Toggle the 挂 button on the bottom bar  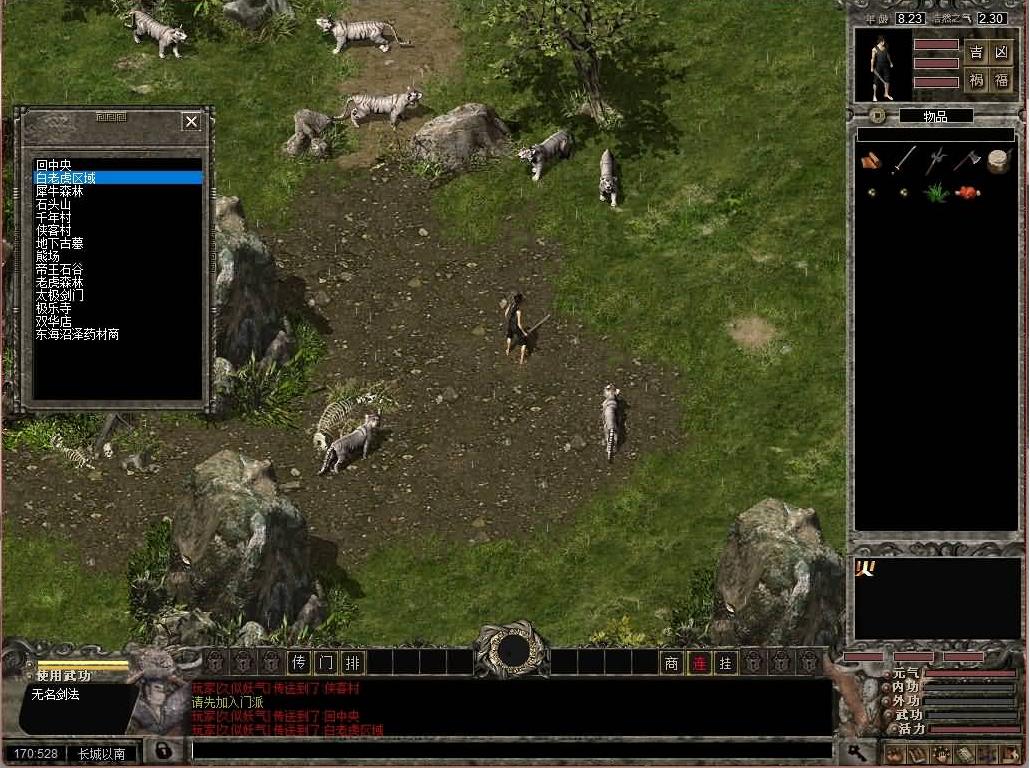726,663
